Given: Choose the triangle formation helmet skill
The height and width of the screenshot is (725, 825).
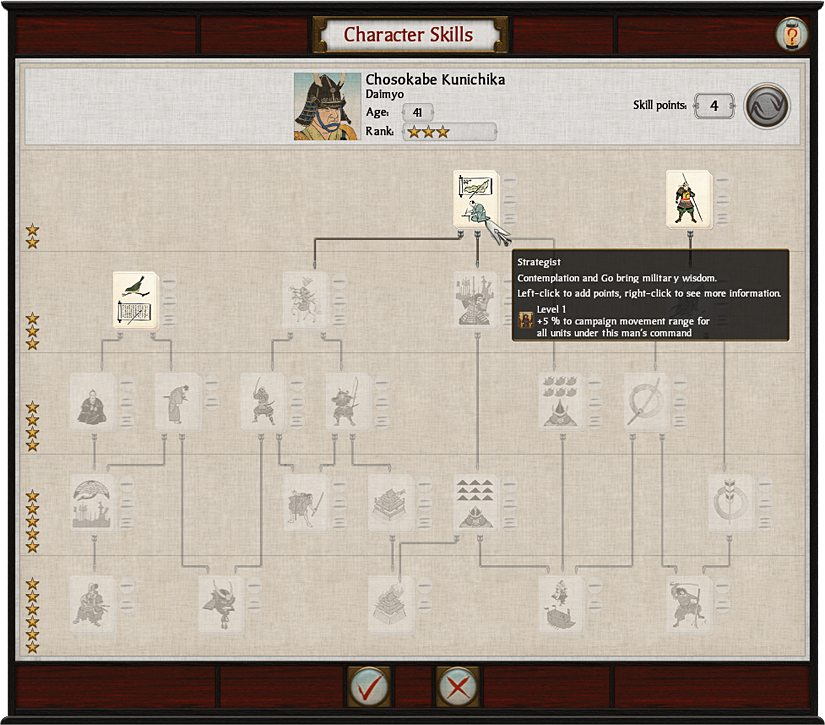Looking at the screenshot, I should [475, 502].
